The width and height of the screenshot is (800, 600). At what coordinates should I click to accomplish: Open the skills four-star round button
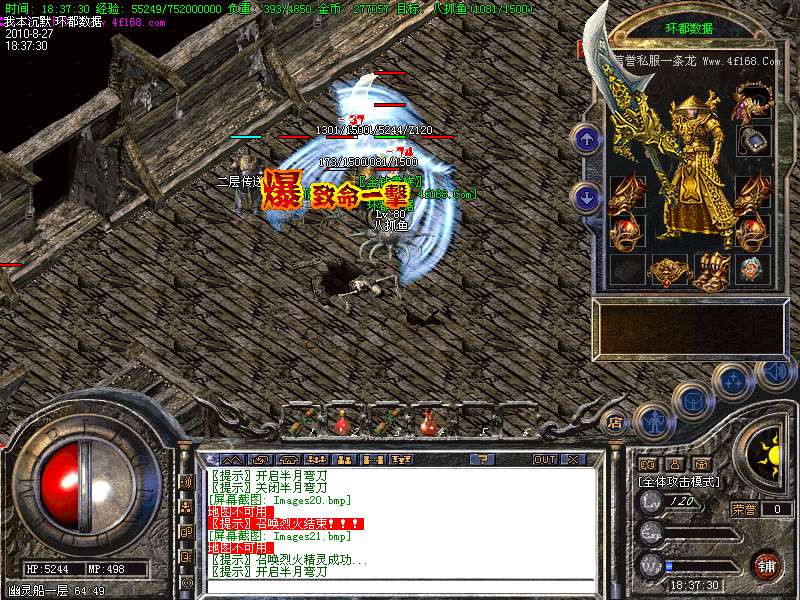click(735, 379)
